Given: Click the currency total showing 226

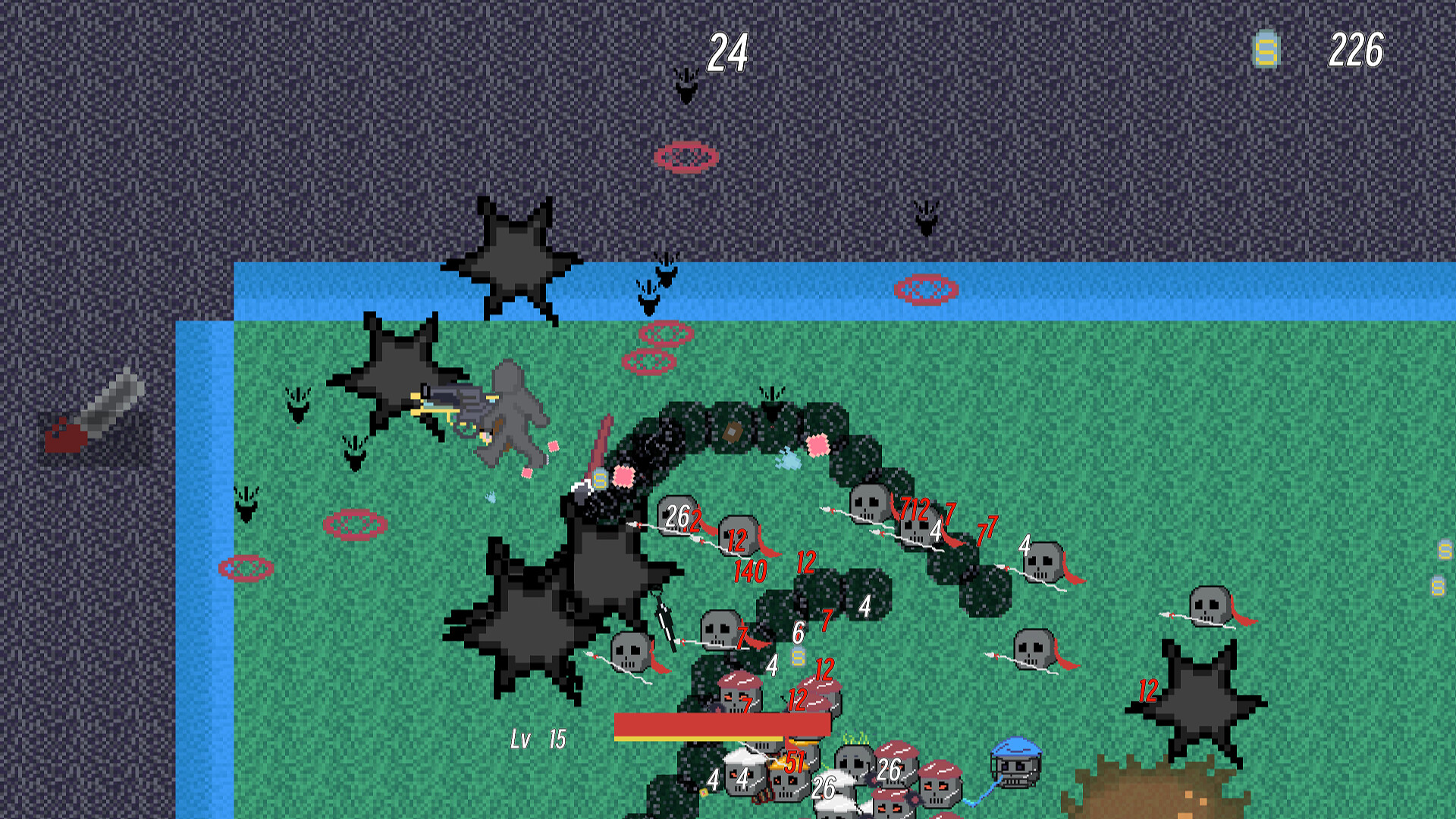Looking at the screenshot, I should [x=1357, y=51].
